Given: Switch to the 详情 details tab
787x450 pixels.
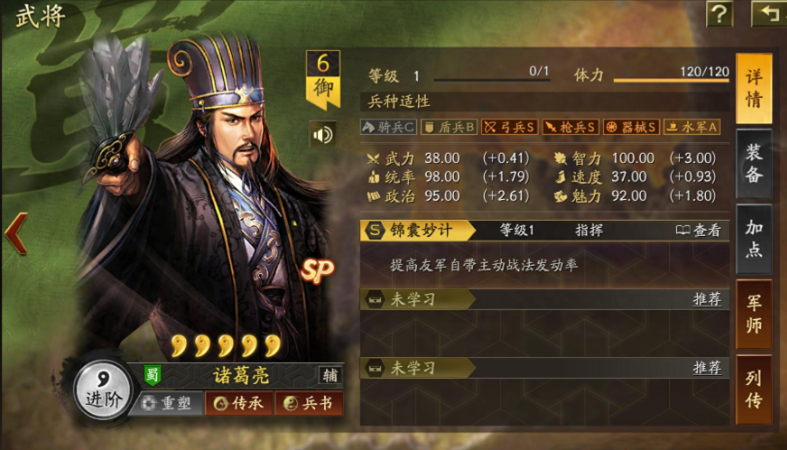Looking at the screenshot, I should tap(754, 88).
